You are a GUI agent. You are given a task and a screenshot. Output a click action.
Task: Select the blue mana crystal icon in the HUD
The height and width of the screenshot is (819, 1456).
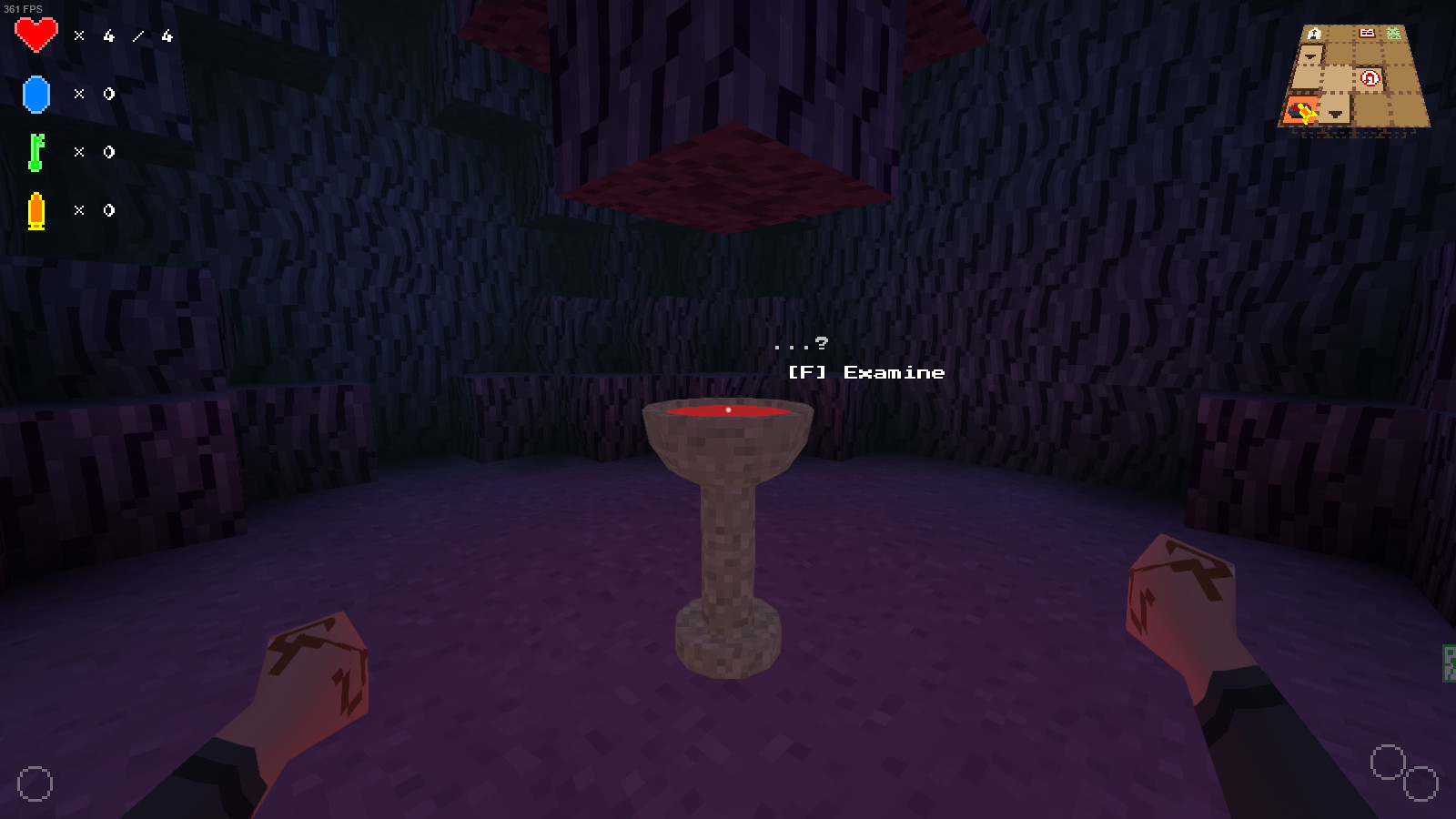click(x=36, y=94)
